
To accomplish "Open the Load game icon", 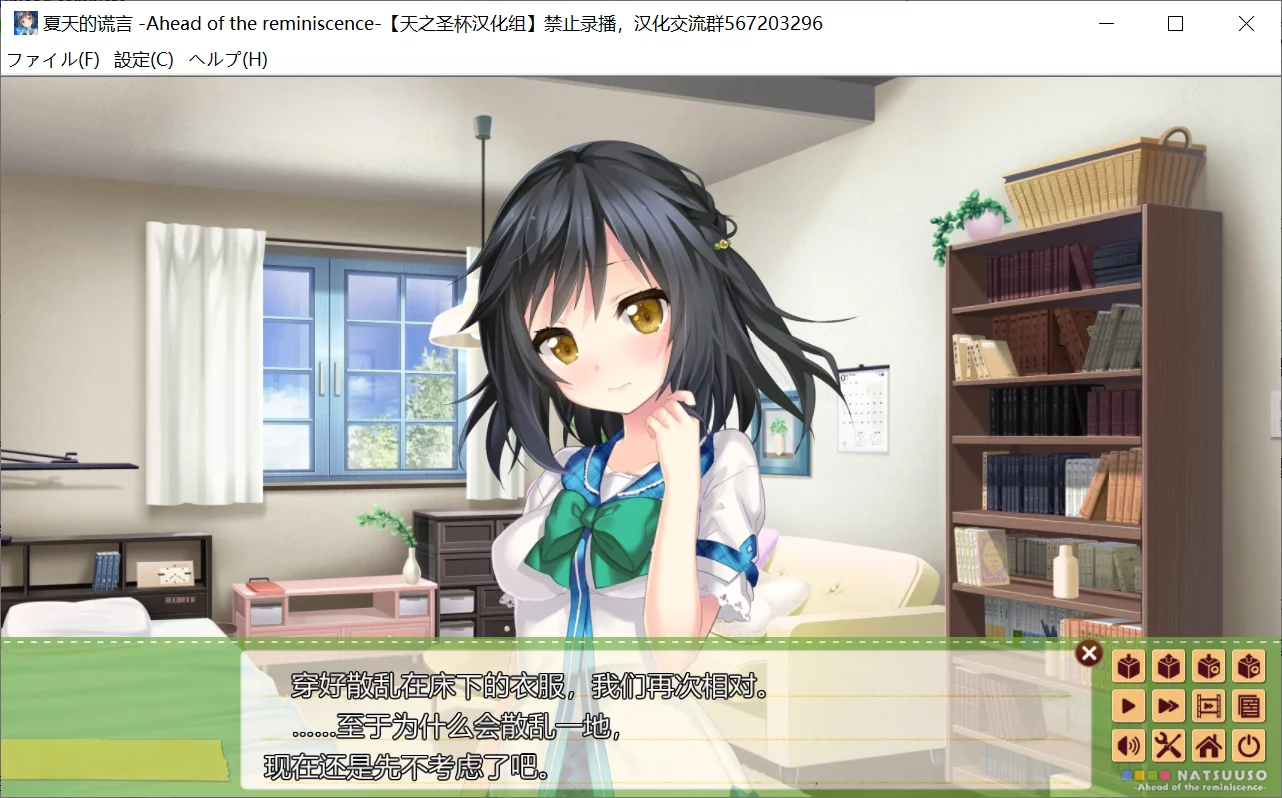I will coord(1169,666).
